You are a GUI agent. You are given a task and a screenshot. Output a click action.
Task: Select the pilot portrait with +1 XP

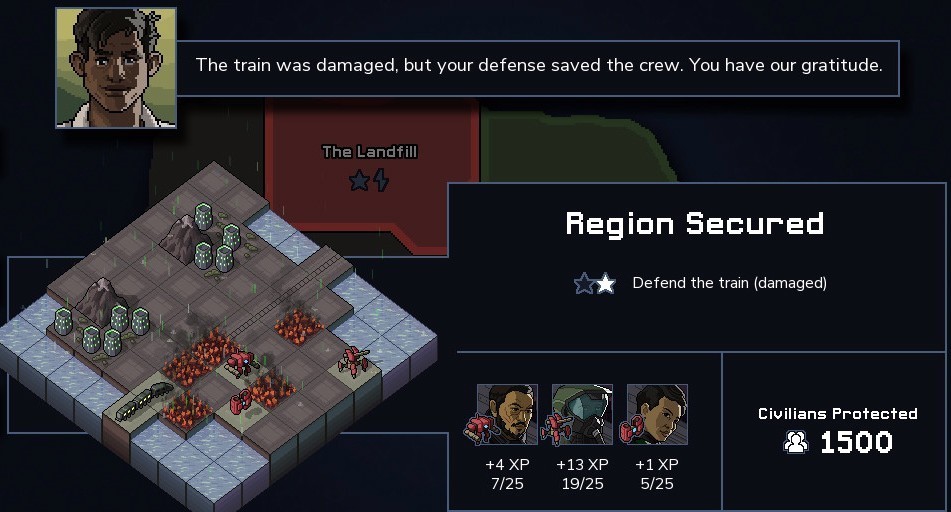(x=657, y=414)
